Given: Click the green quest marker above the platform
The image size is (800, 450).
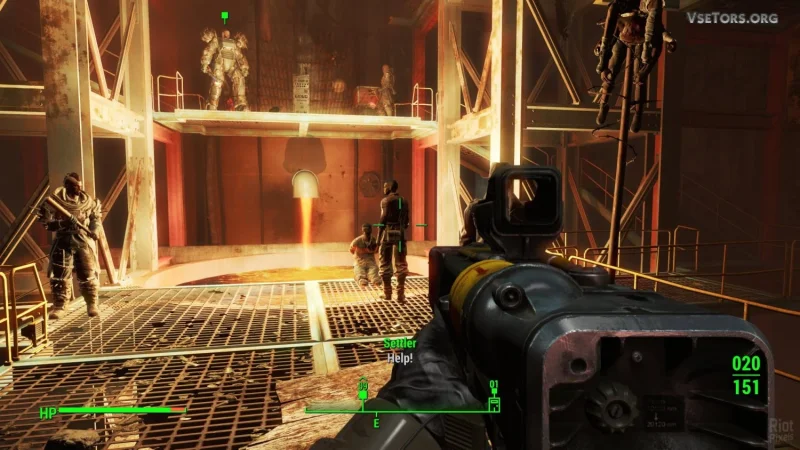Looking at the screenshot, I should (225, 16).
